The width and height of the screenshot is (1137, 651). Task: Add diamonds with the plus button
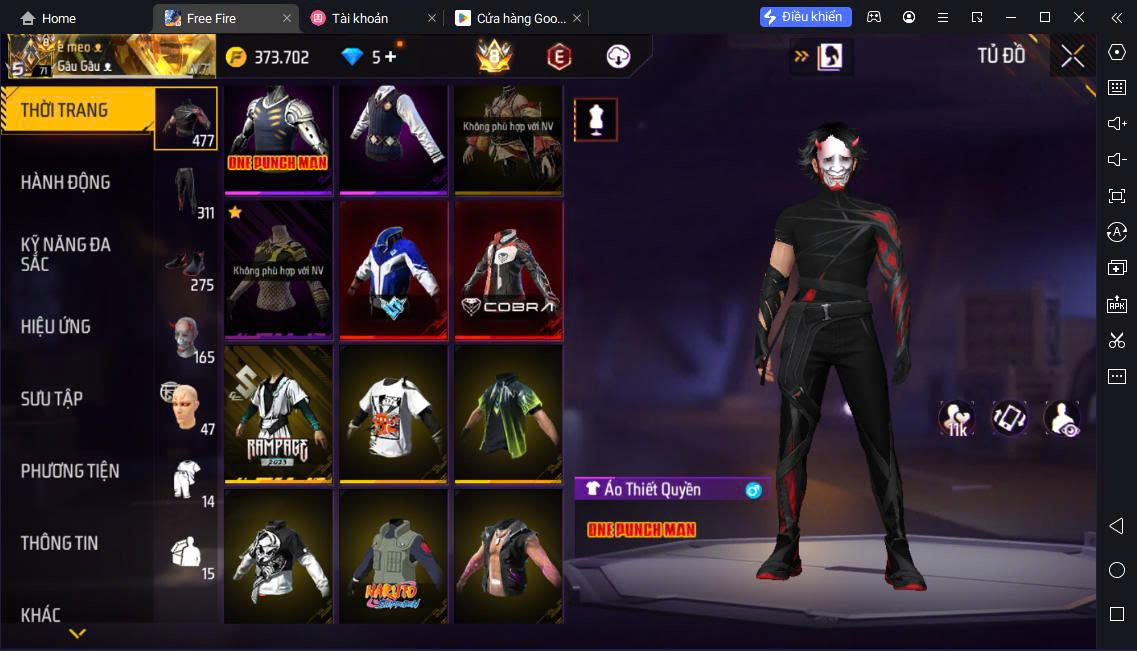[x=390, y=57]
